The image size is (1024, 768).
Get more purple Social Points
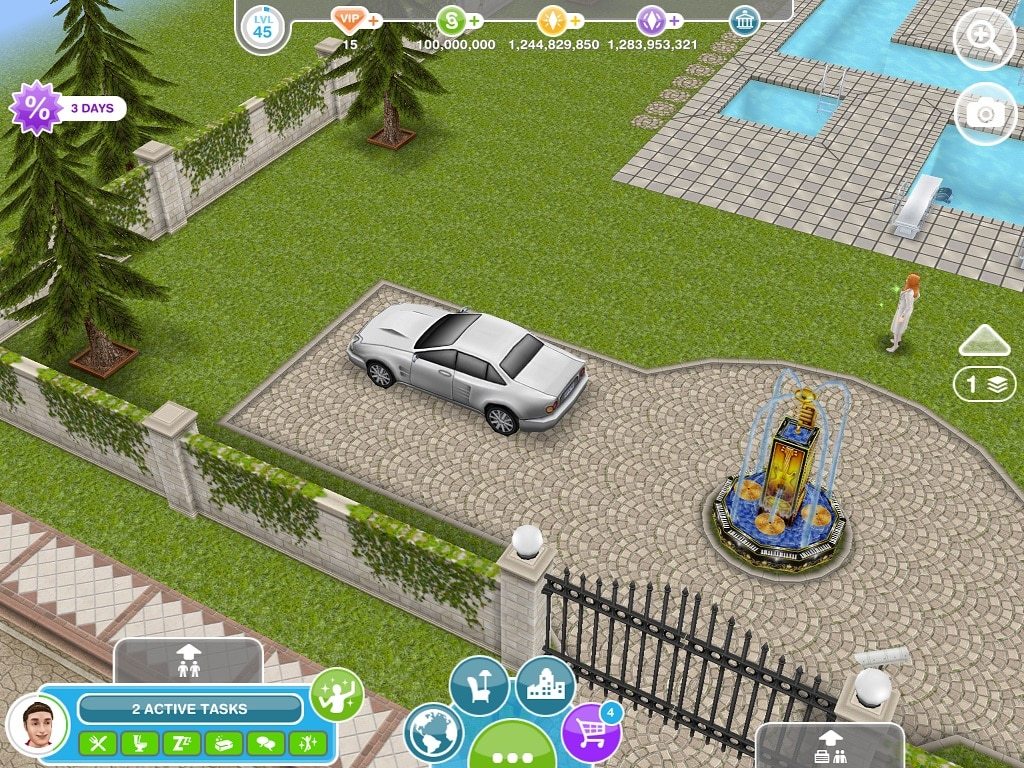pos(675,20)
